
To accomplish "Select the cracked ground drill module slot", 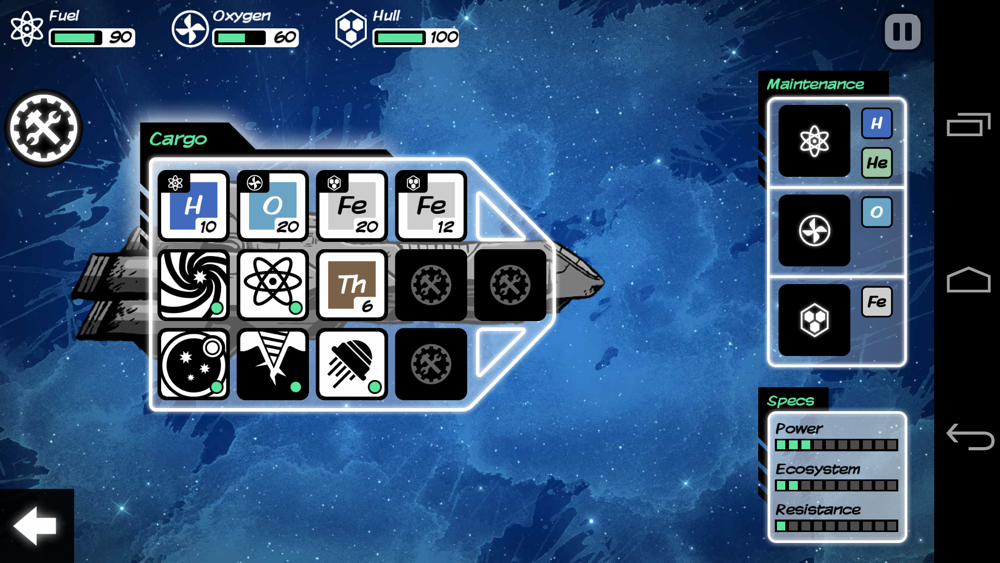I will (x=273, y=364).
